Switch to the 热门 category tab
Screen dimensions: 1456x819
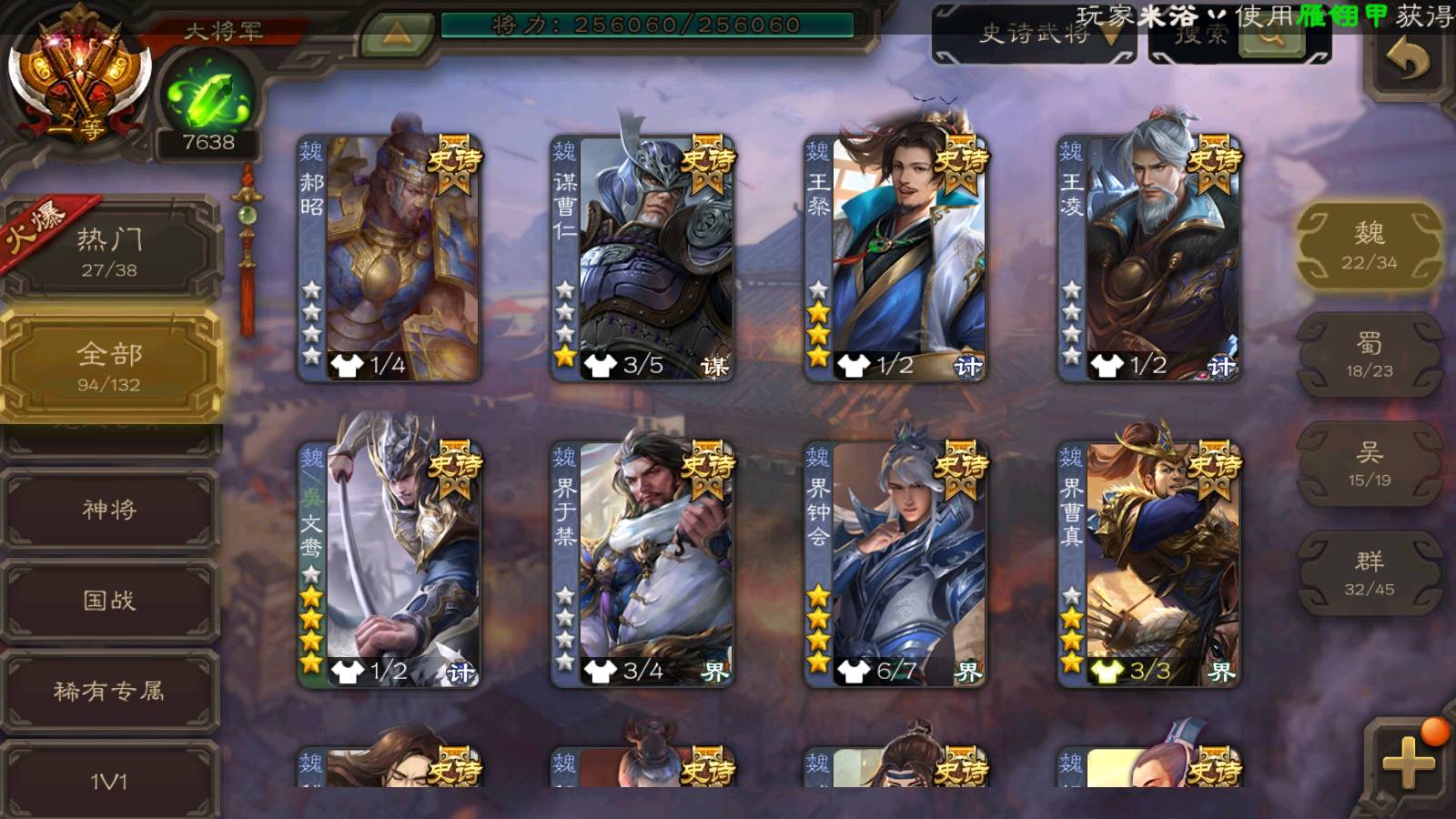pyautogui.click(x=110, y=252)
